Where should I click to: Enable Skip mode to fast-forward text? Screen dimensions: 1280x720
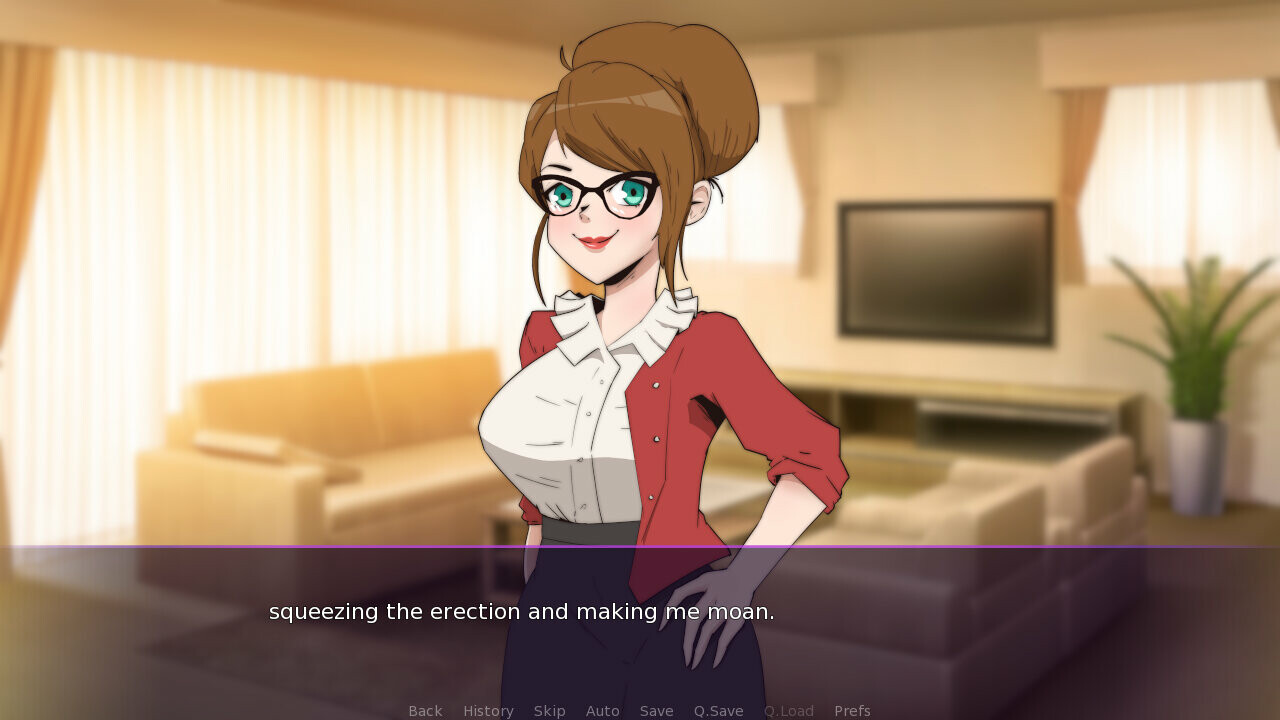(549, 710)
